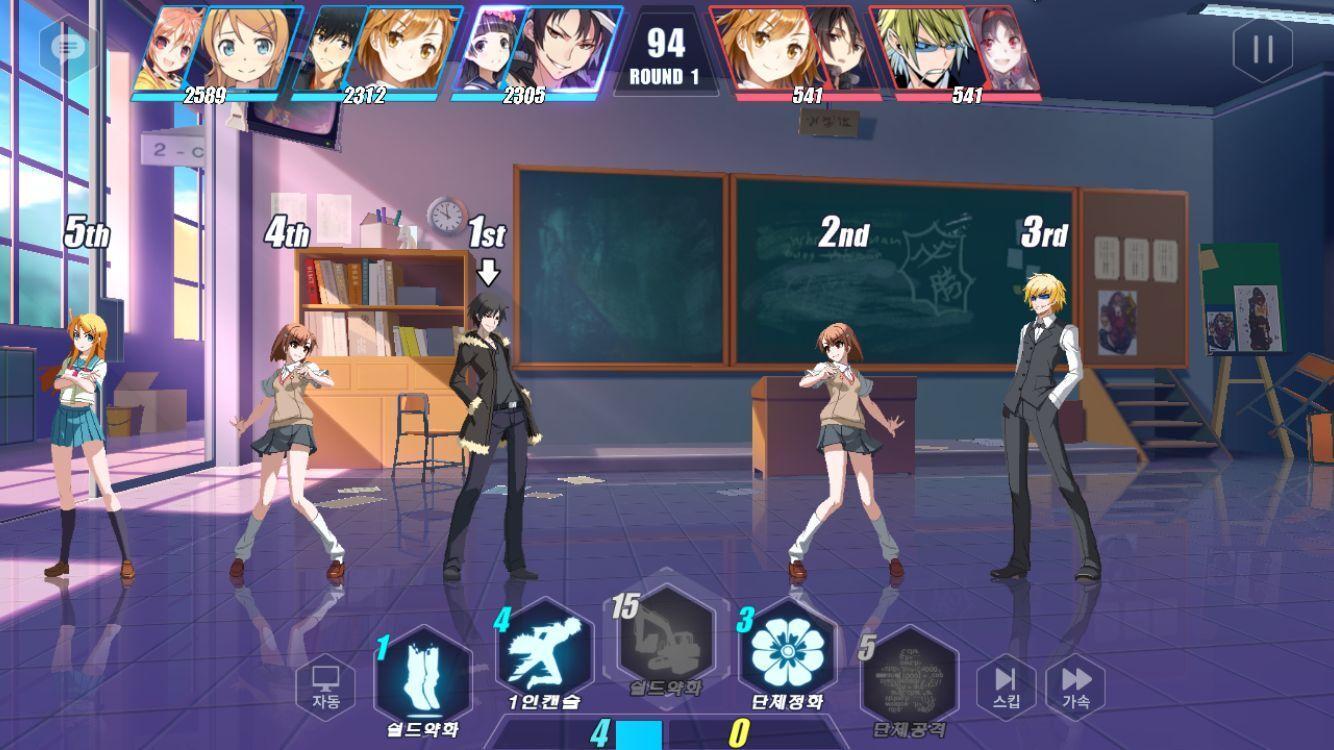Pause the battle with the pause button

pos(1261,49)
